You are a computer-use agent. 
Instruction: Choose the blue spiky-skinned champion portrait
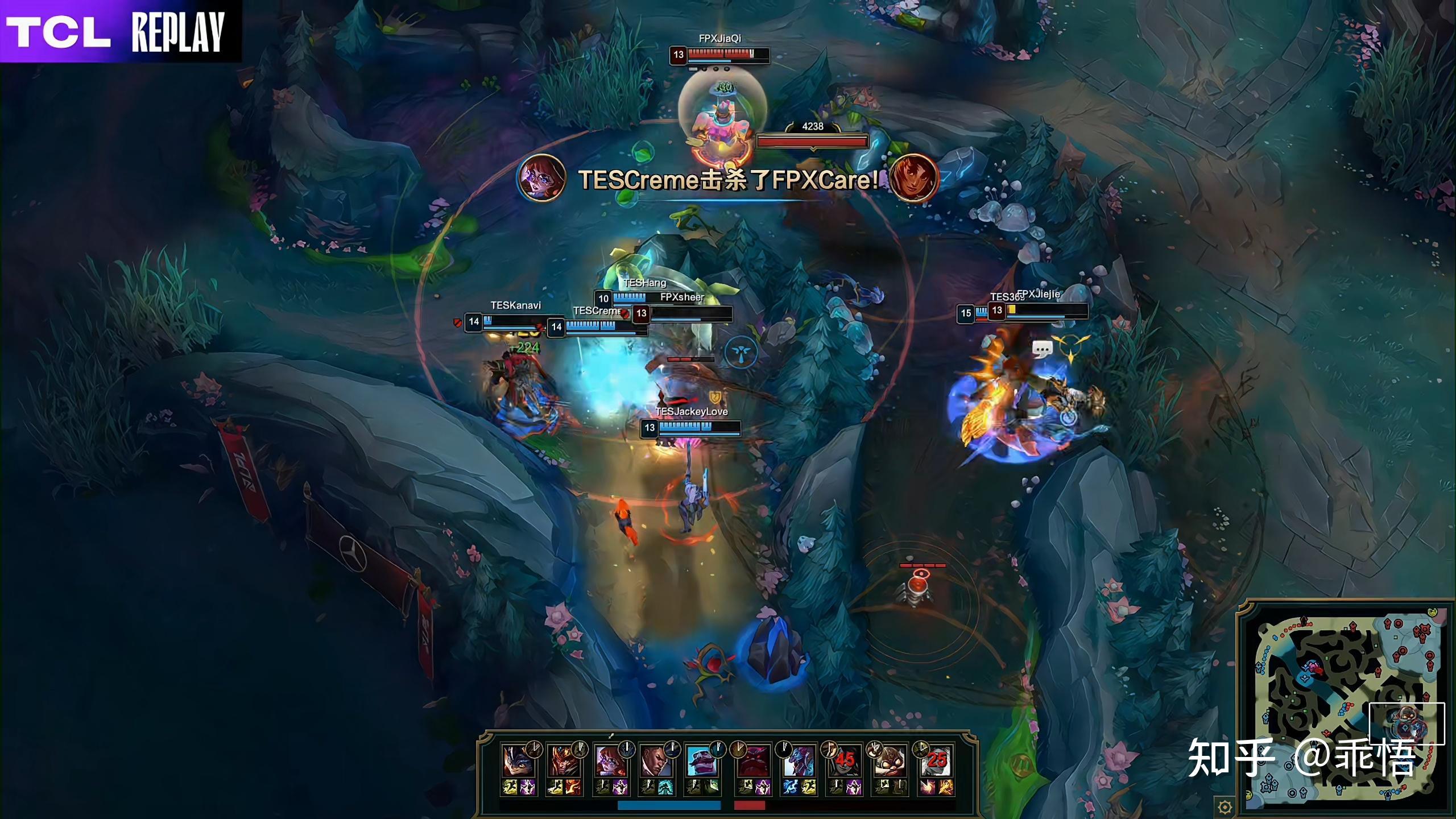tap(799, 762)
